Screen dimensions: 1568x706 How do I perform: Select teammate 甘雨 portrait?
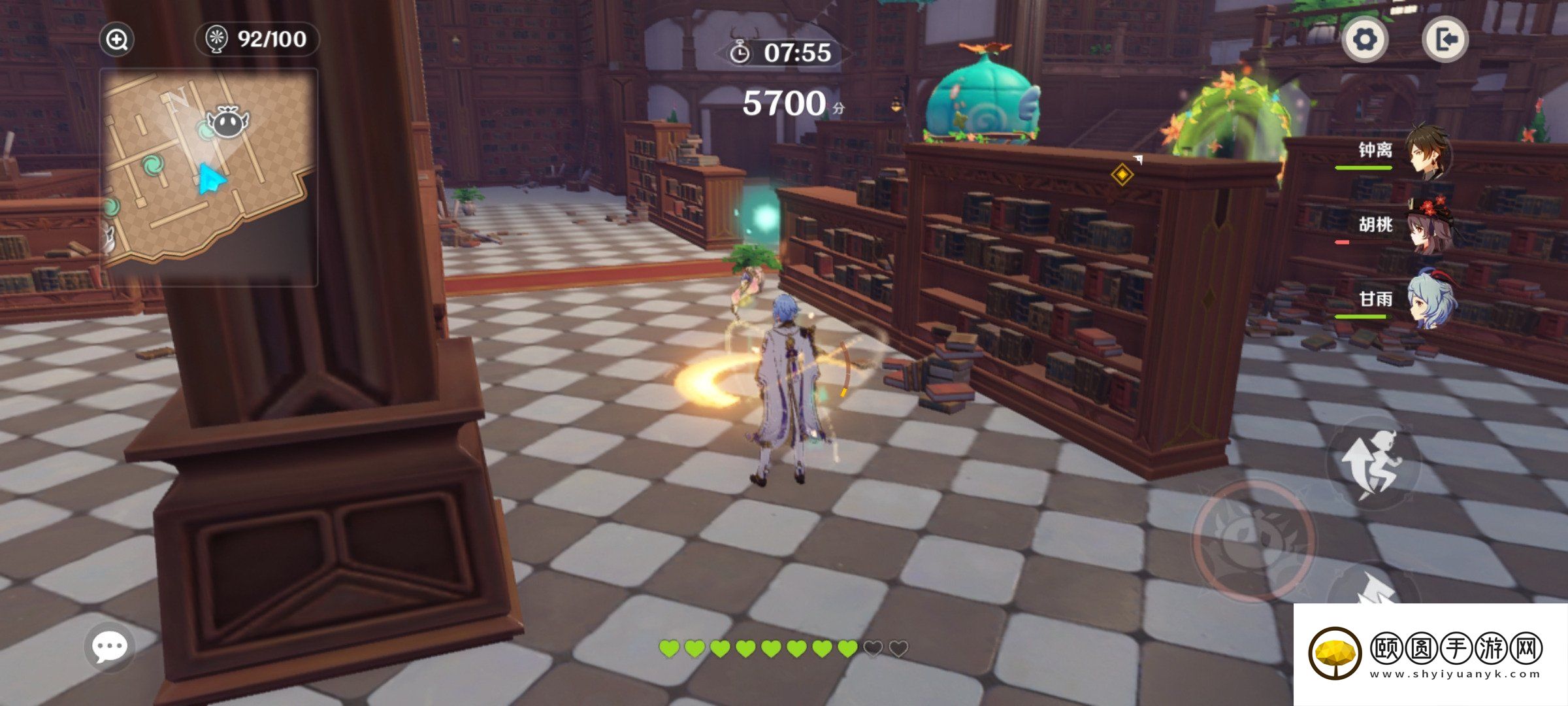pyautogui.click(x=1430, y=301)
